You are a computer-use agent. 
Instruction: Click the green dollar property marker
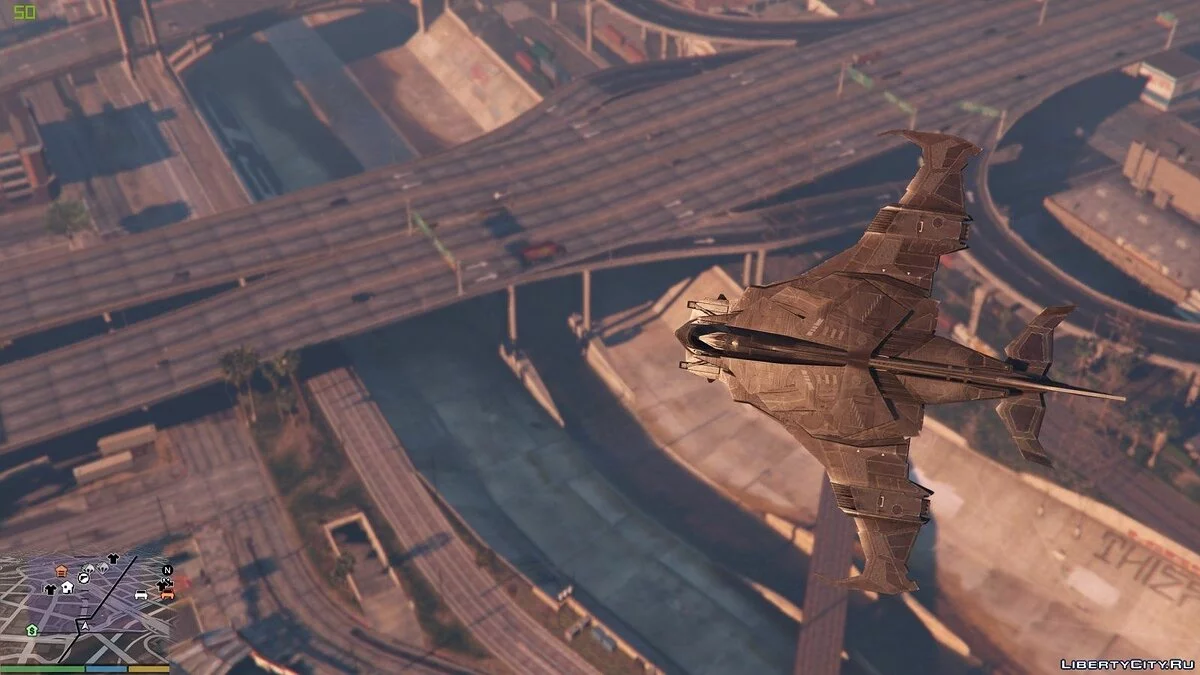click(32, 631)
